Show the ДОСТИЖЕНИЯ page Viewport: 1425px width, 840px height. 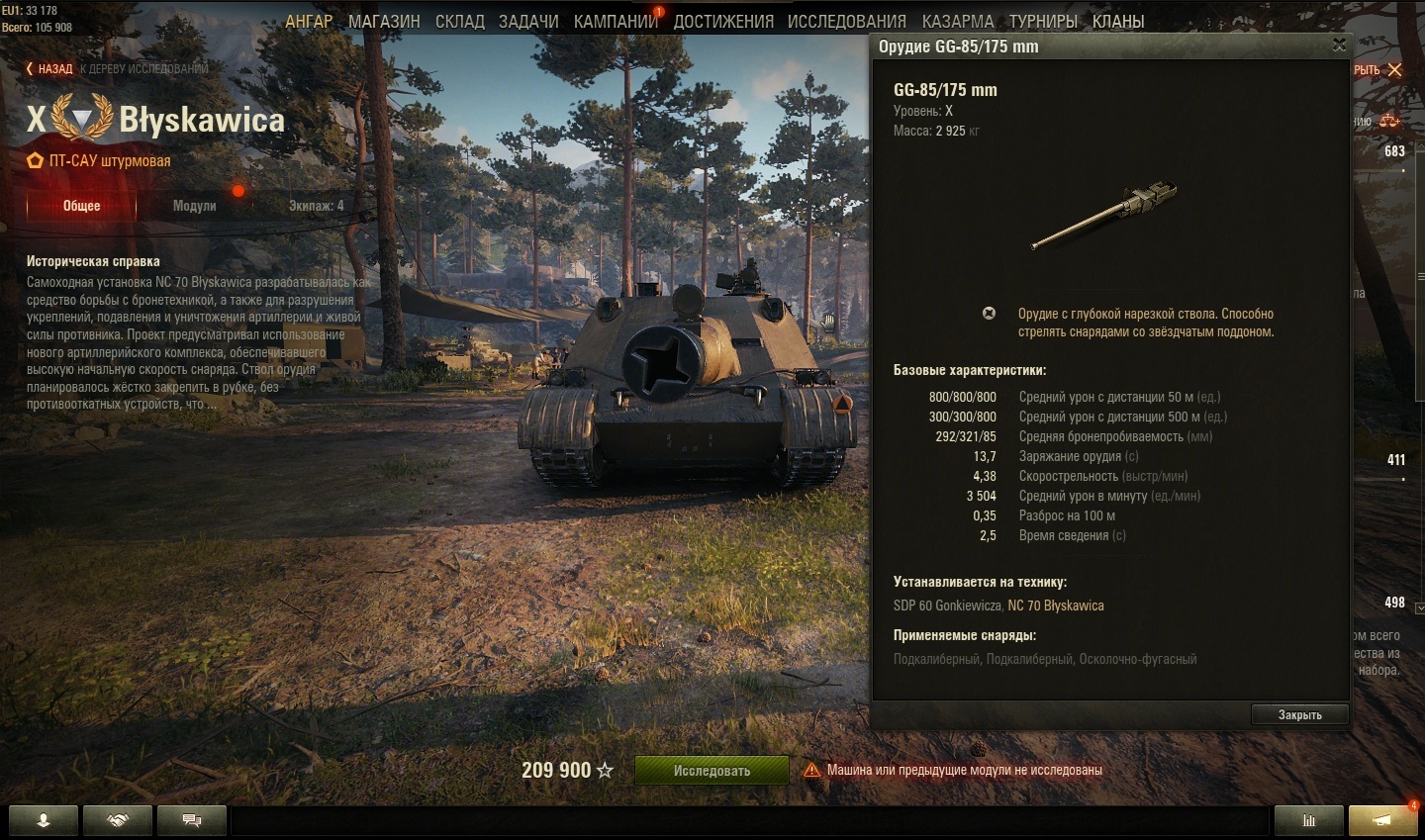723,21
